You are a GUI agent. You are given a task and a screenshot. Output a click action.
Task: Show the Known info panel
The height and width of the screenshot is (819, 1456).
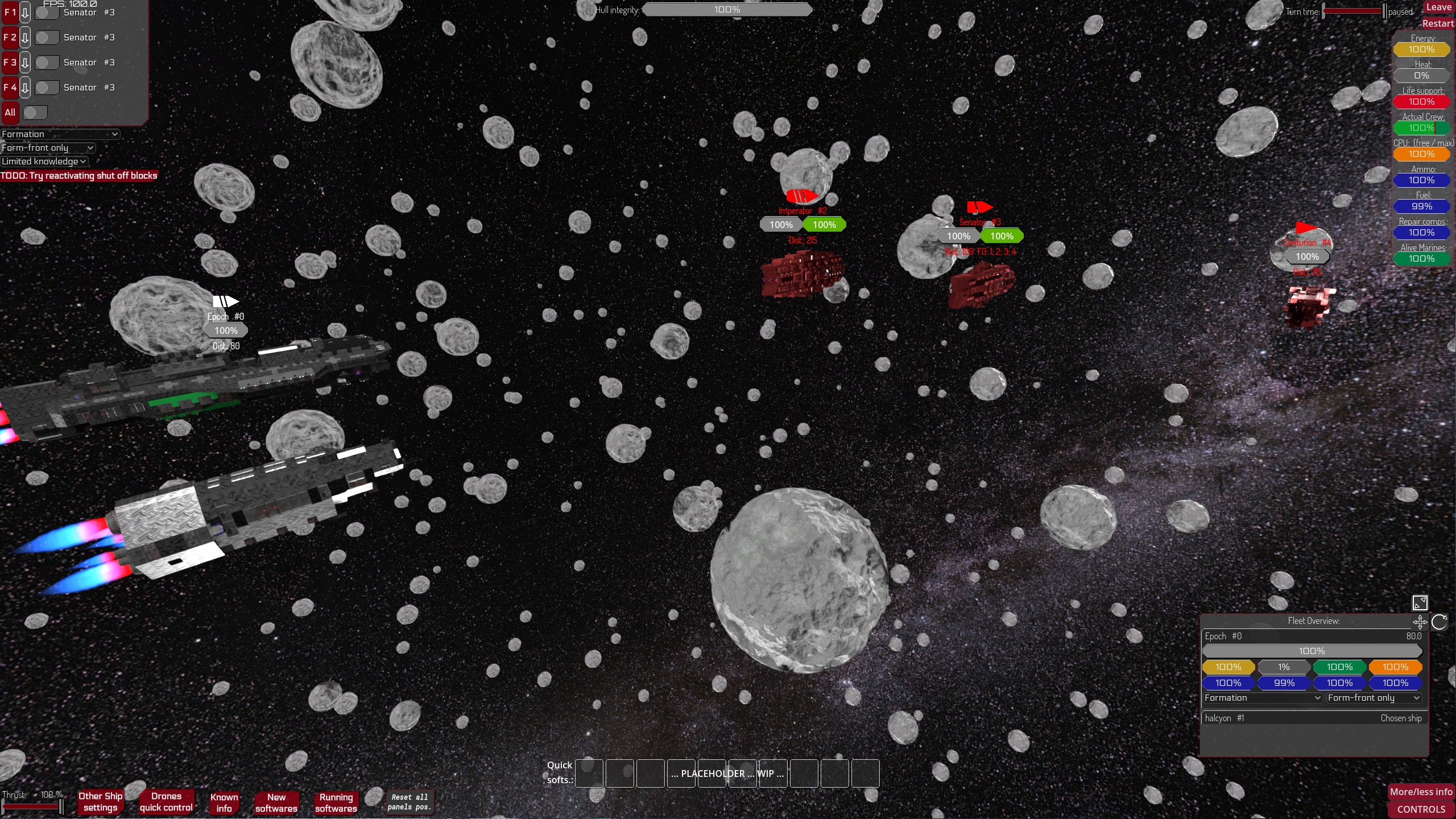(x=224, y=803)
